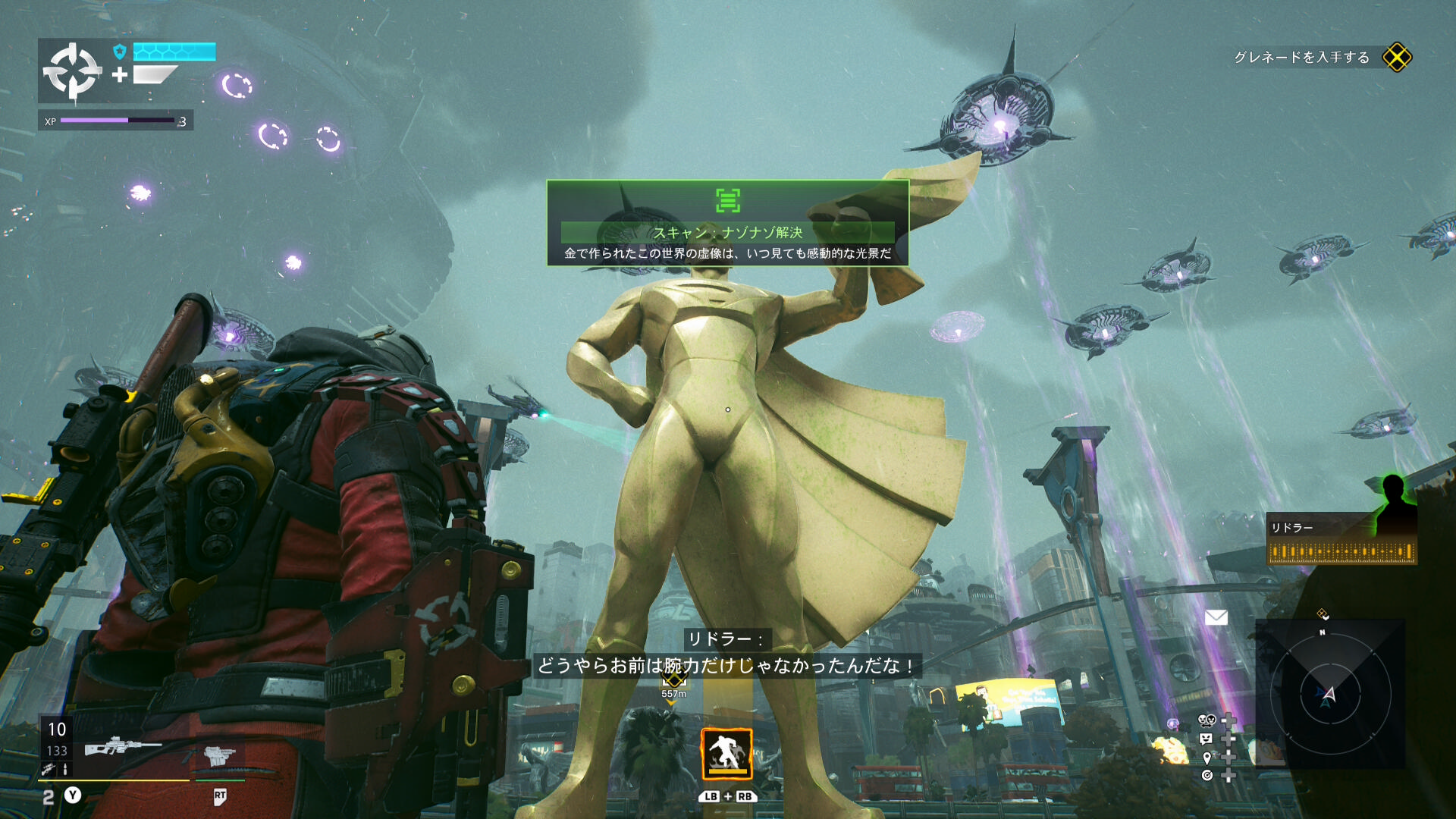Open the circular radar minimap

tap(1329, 693)
